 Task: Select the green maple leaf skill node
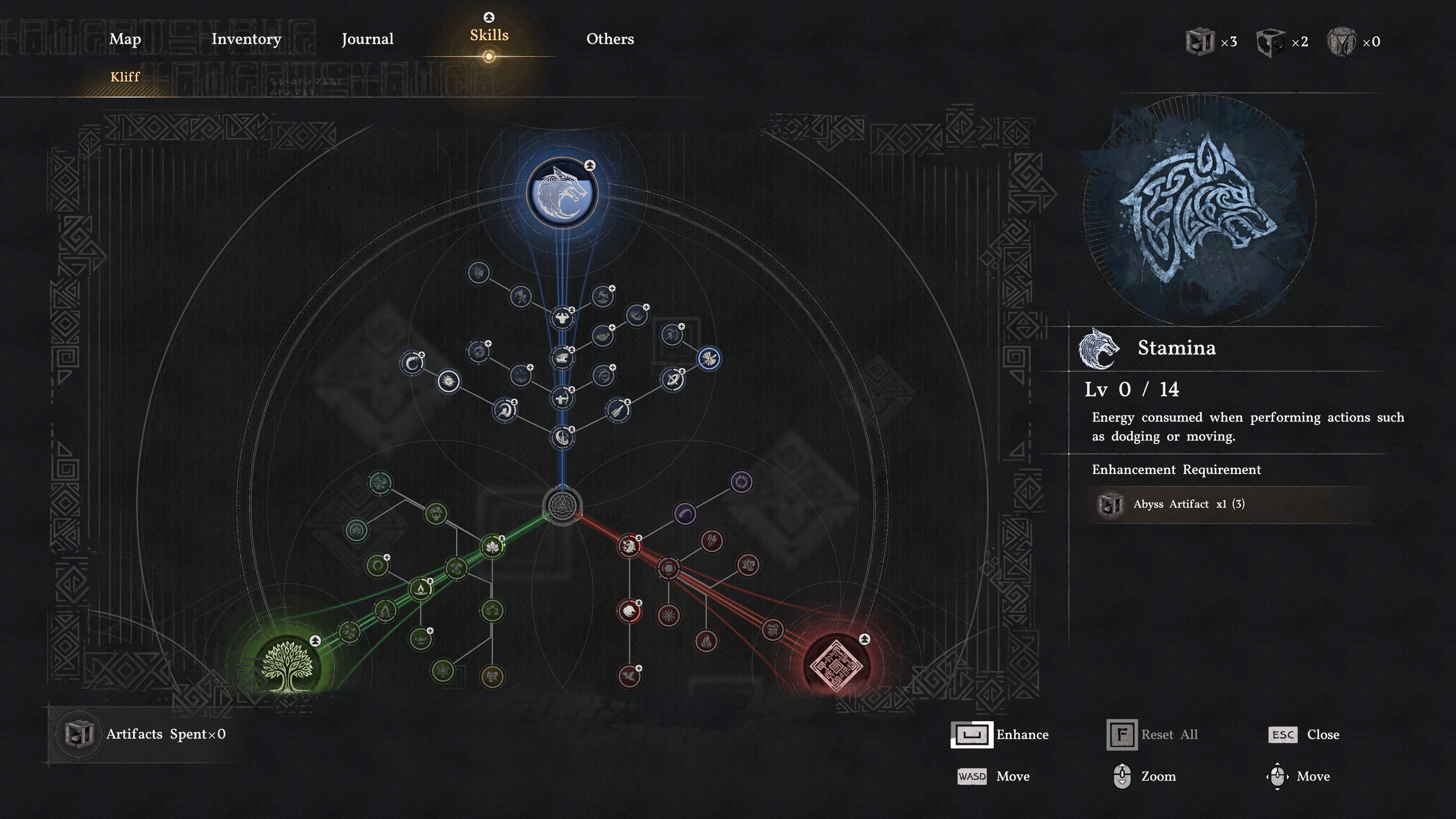pos(492,546)
